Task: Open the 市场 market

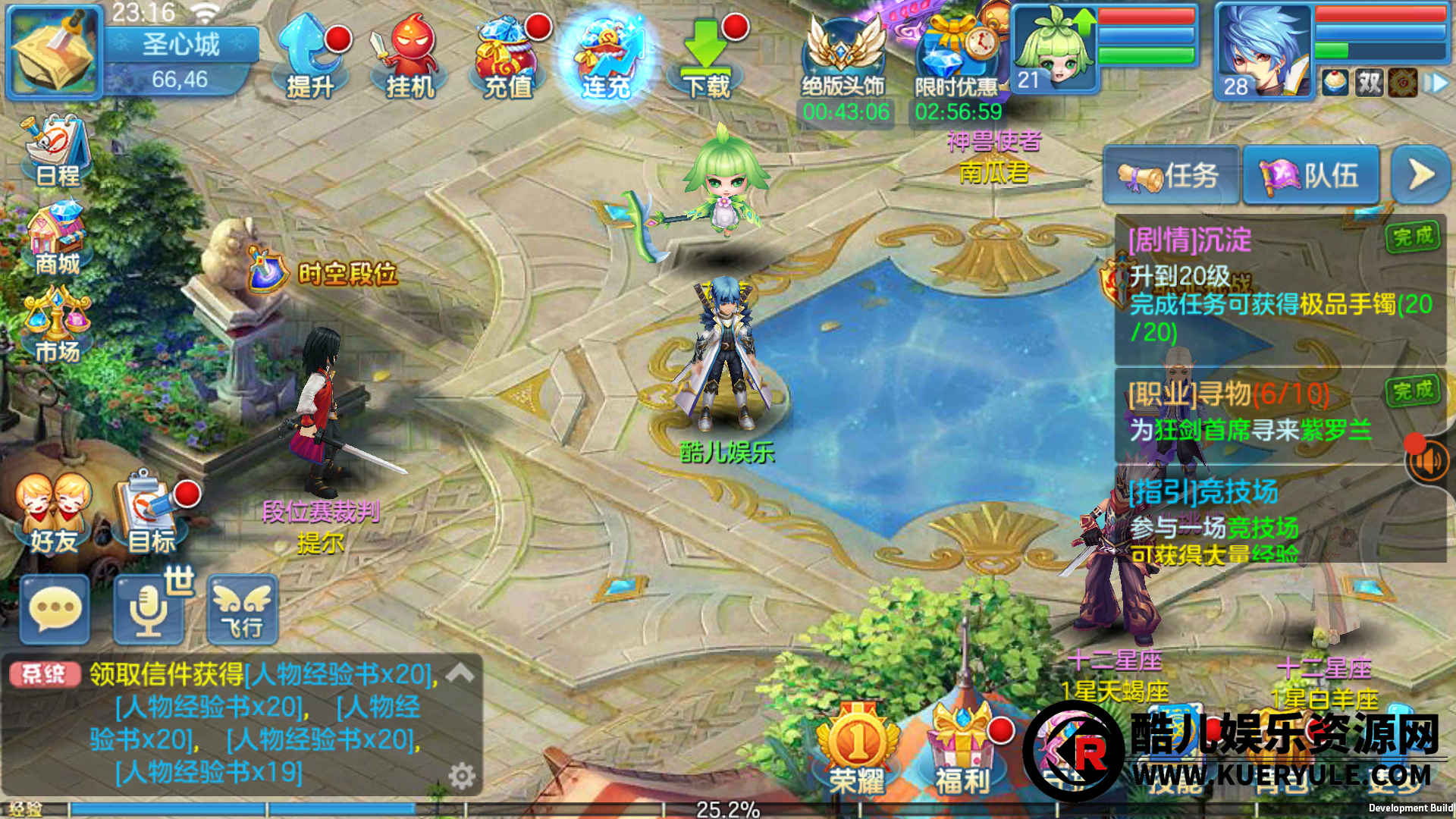Action: coord(58,326)
